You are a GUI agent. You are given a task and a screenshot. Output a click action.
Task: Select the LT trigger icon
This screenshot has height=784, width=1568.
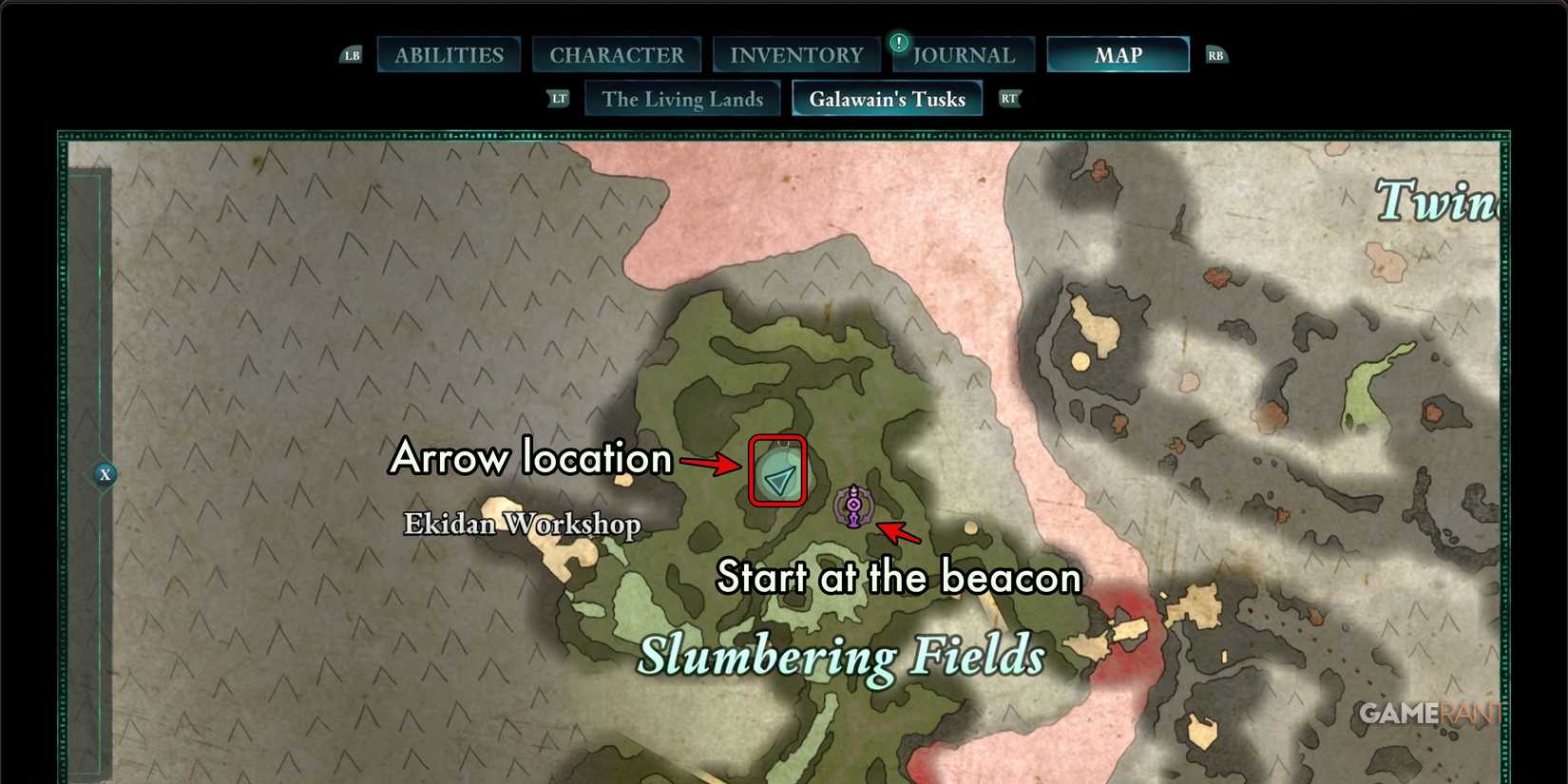pos(559,98)
